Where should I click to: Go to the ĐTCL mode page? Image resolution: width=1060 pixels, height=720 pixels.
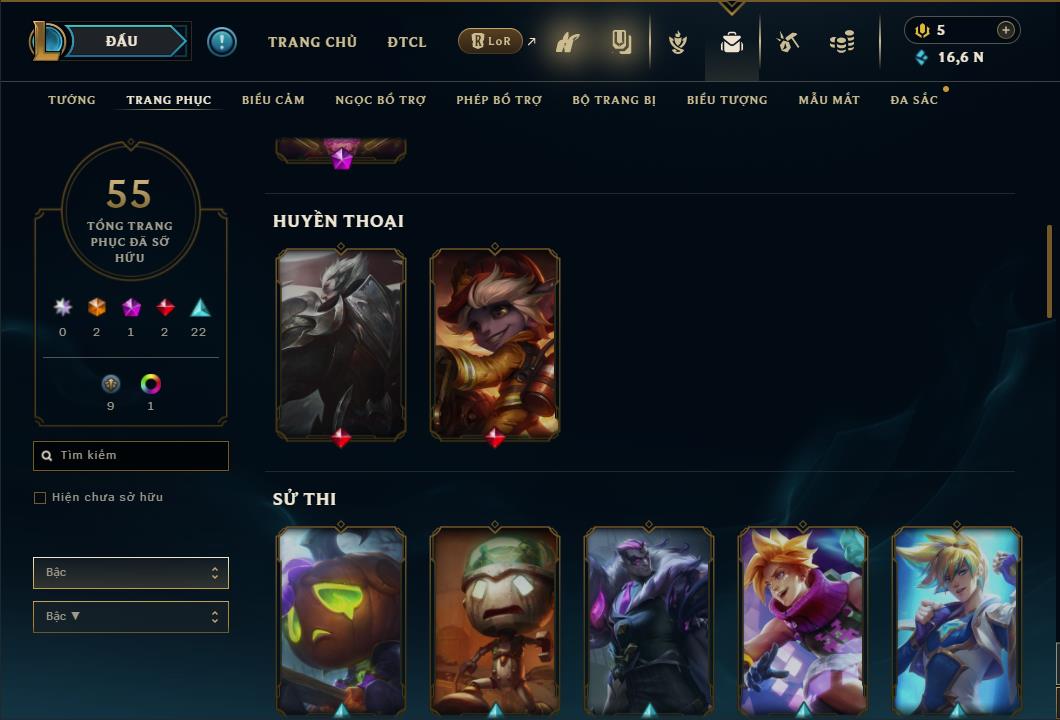pos(407,42)
